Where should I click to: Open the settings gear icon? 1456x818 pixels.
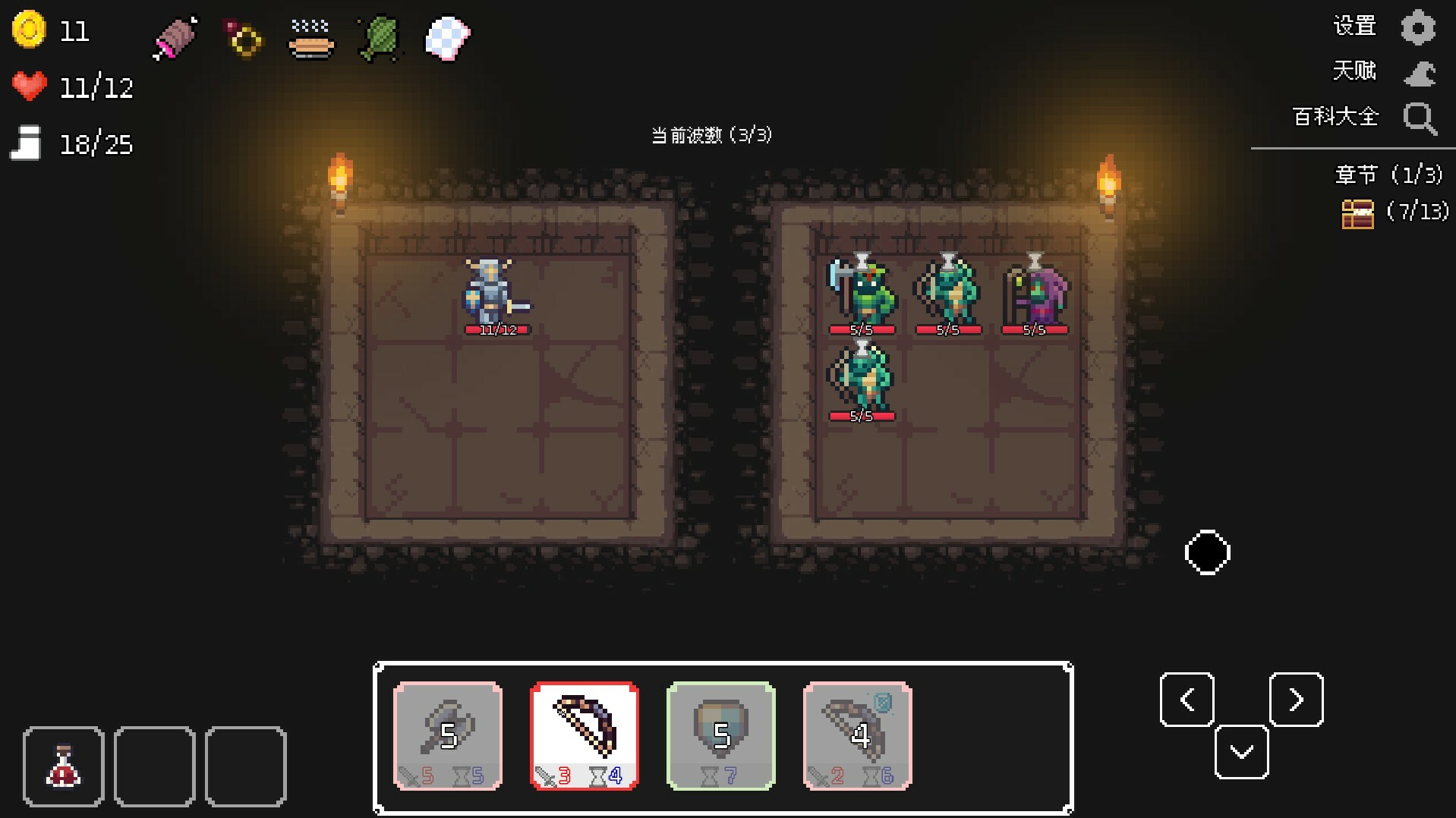coord(1419,27)
